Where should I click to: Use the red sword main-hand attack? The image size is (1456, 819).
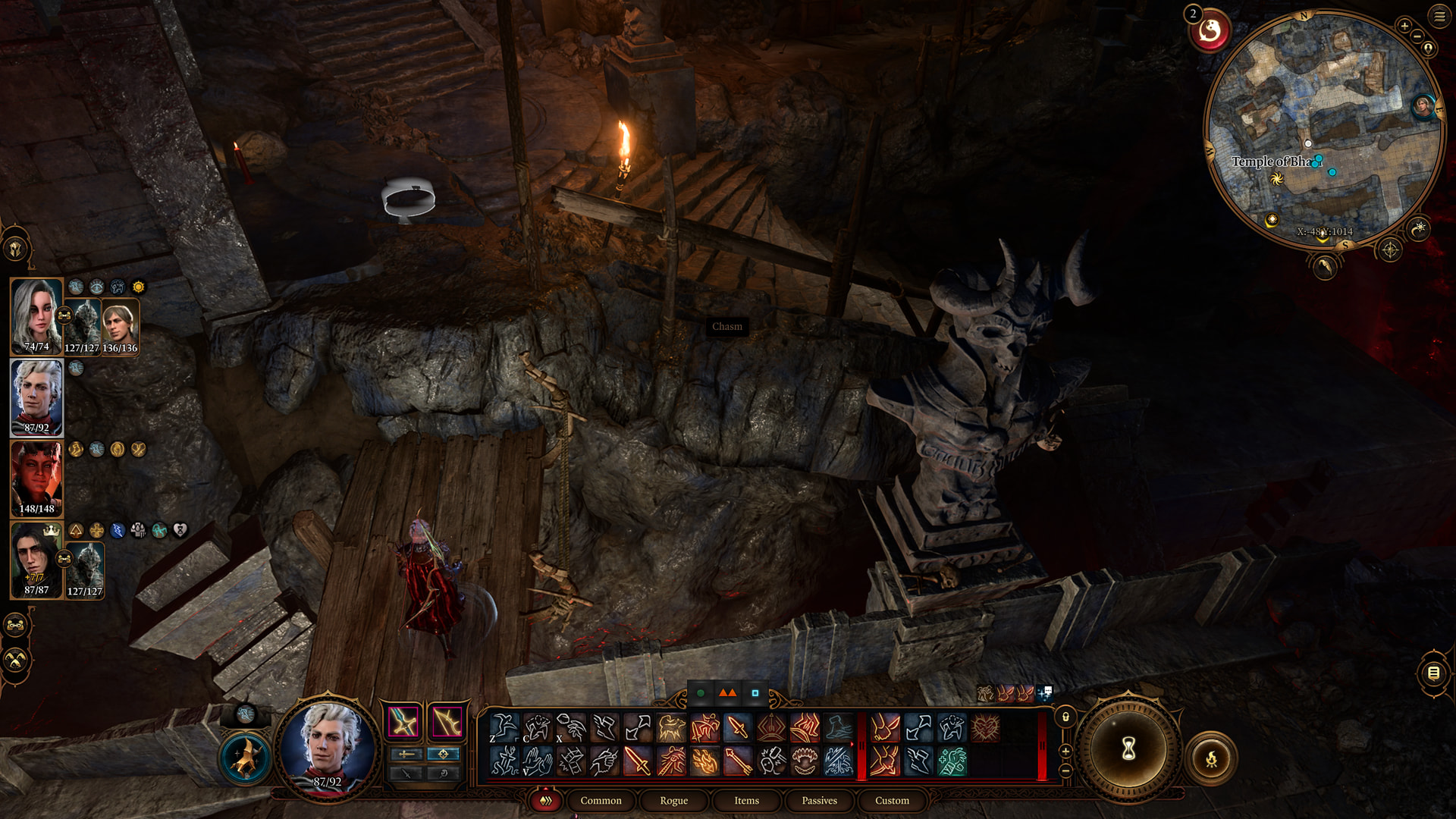coord(637,761)
